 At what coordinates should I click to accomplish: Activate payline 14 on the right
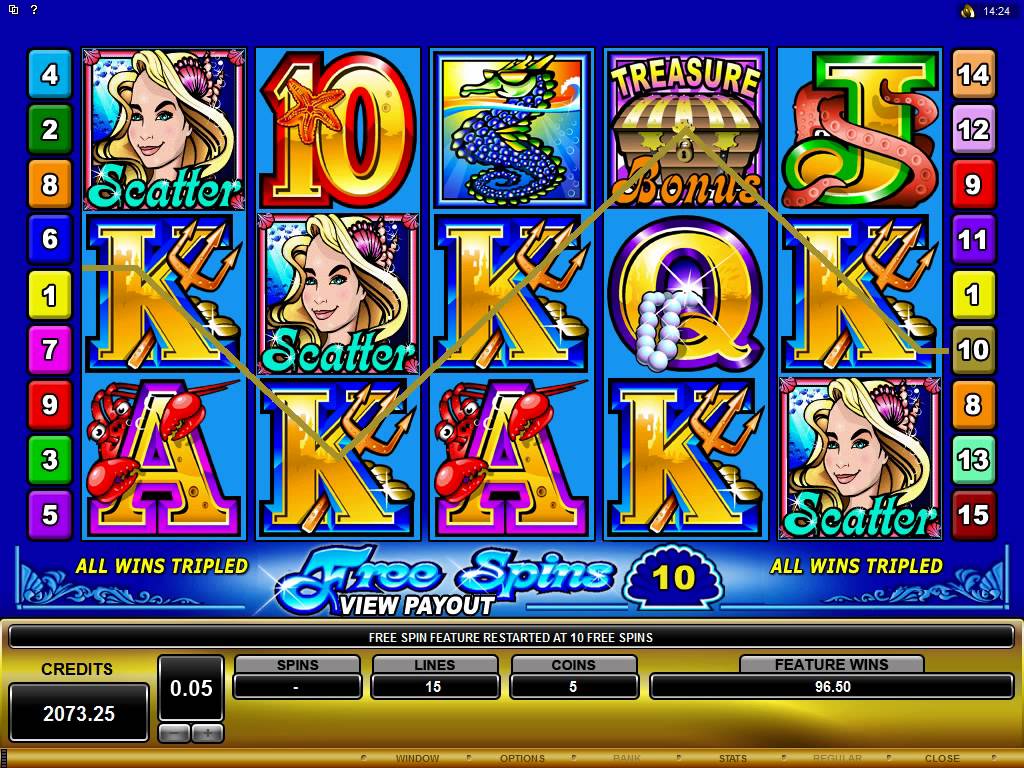(x=973, y=74)
